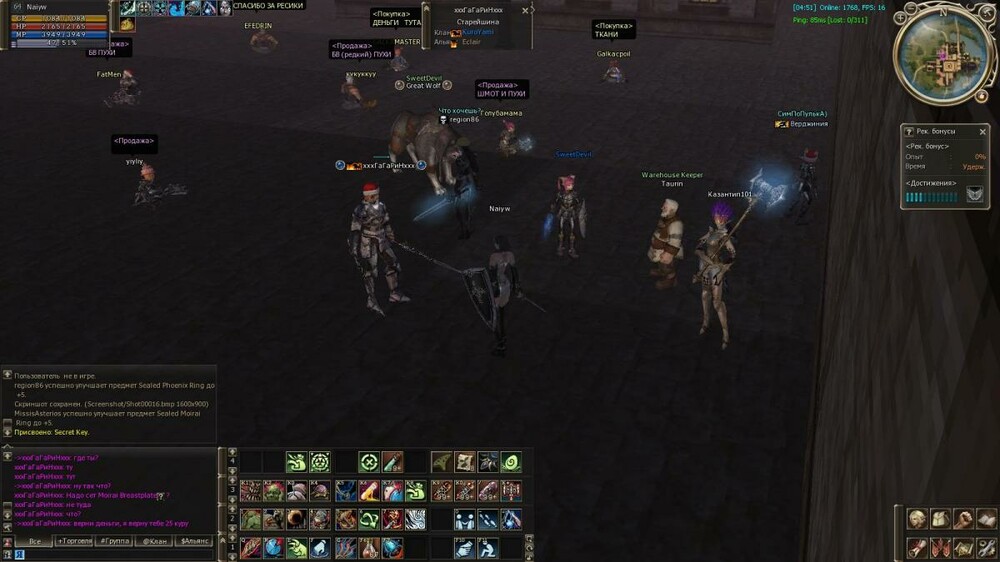Screen dimensions: 1000x562
Task: Open the clan flags menu icon
Action: tap(938, 547)
